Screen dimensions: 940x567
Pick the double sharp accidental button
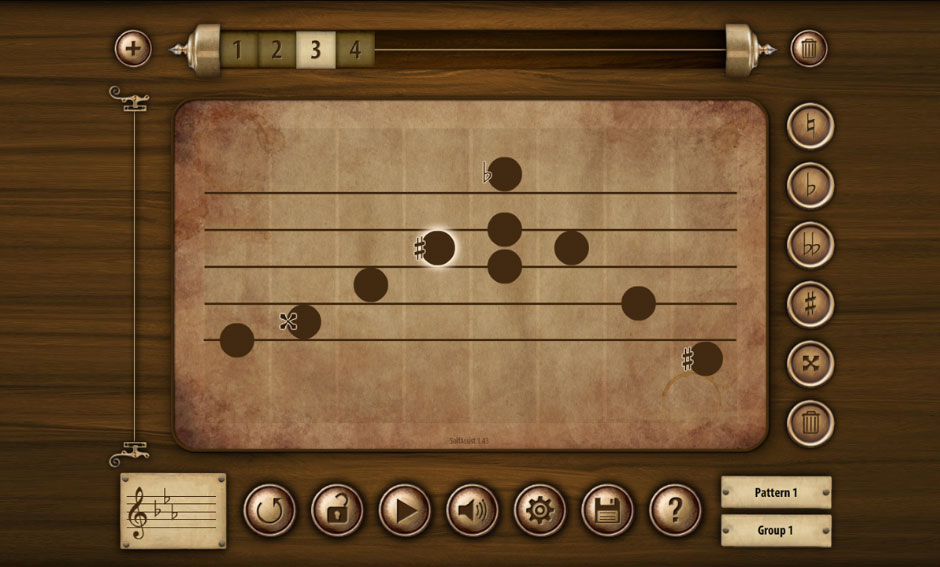(x=810, y=363)
